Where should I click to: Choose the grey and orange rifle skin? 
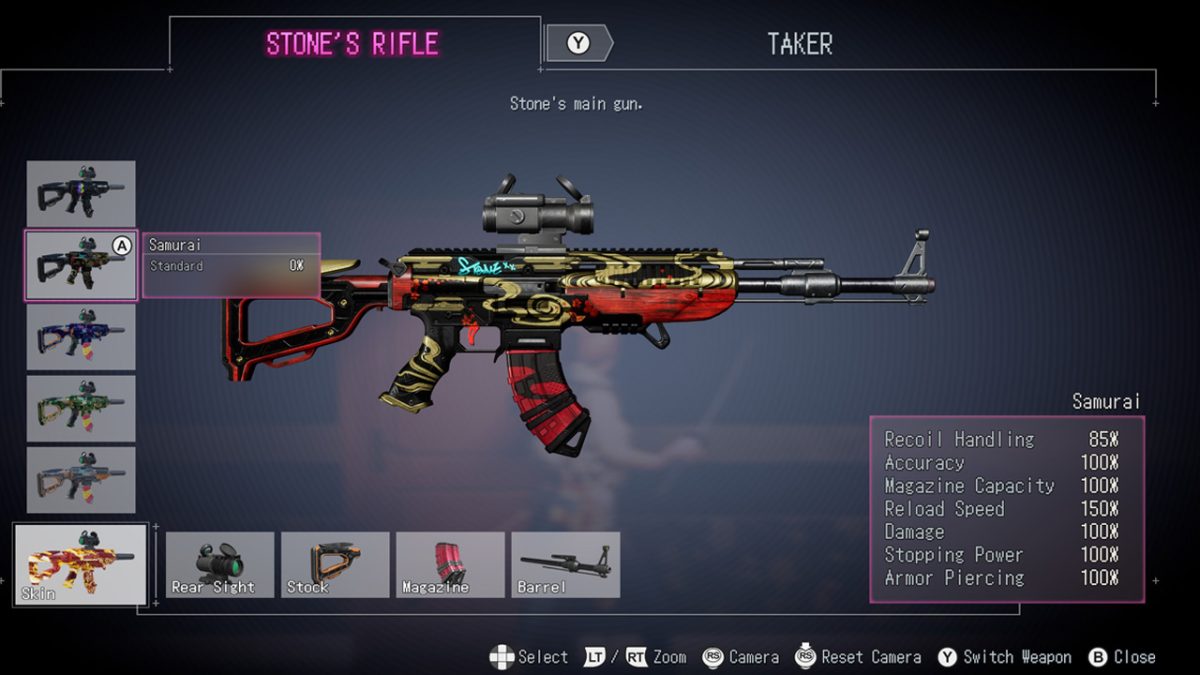pos(81,480)
